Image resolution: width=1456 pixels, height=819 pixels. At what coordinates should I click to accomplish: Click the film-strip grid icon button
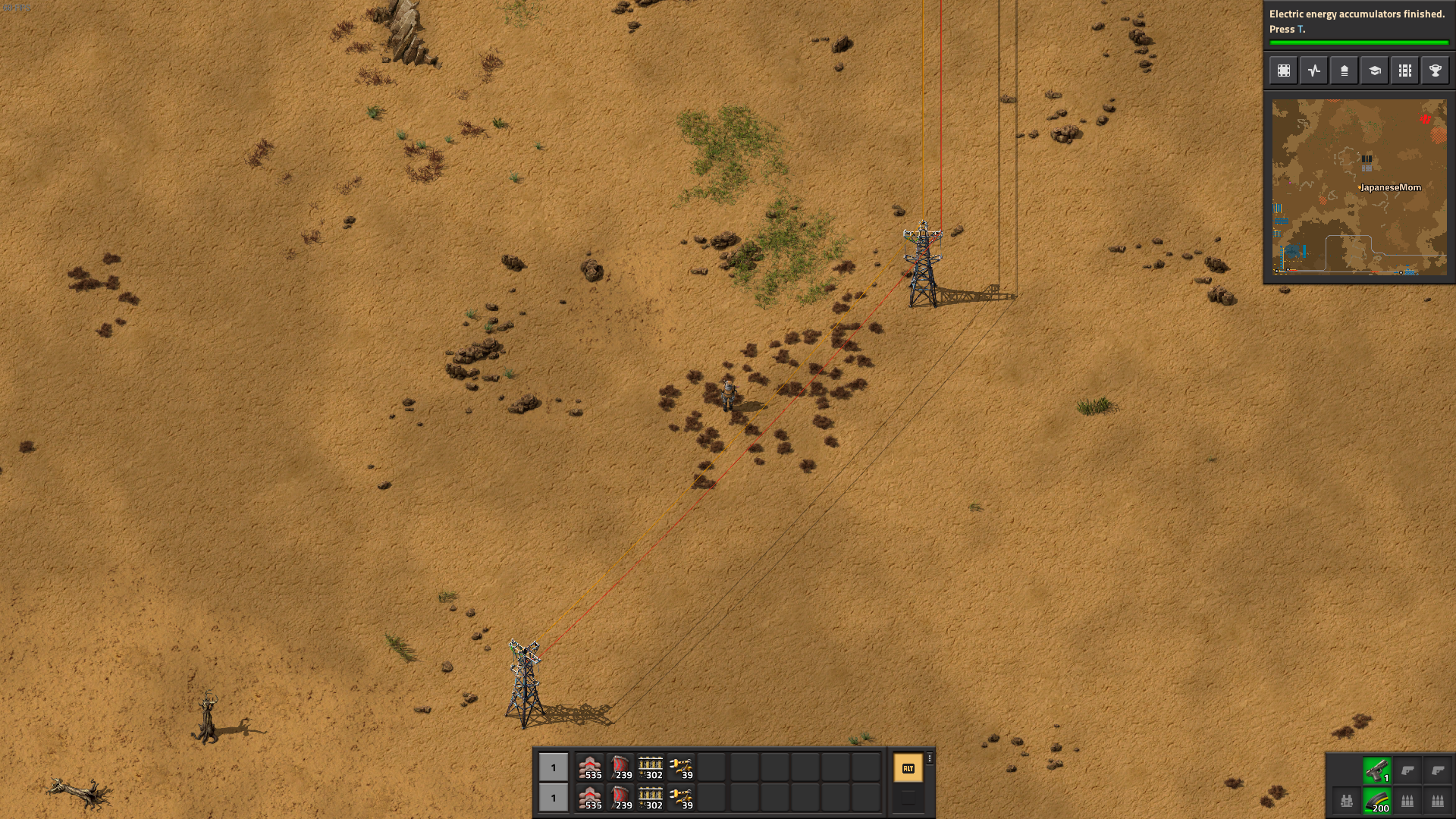[1405, 71]
